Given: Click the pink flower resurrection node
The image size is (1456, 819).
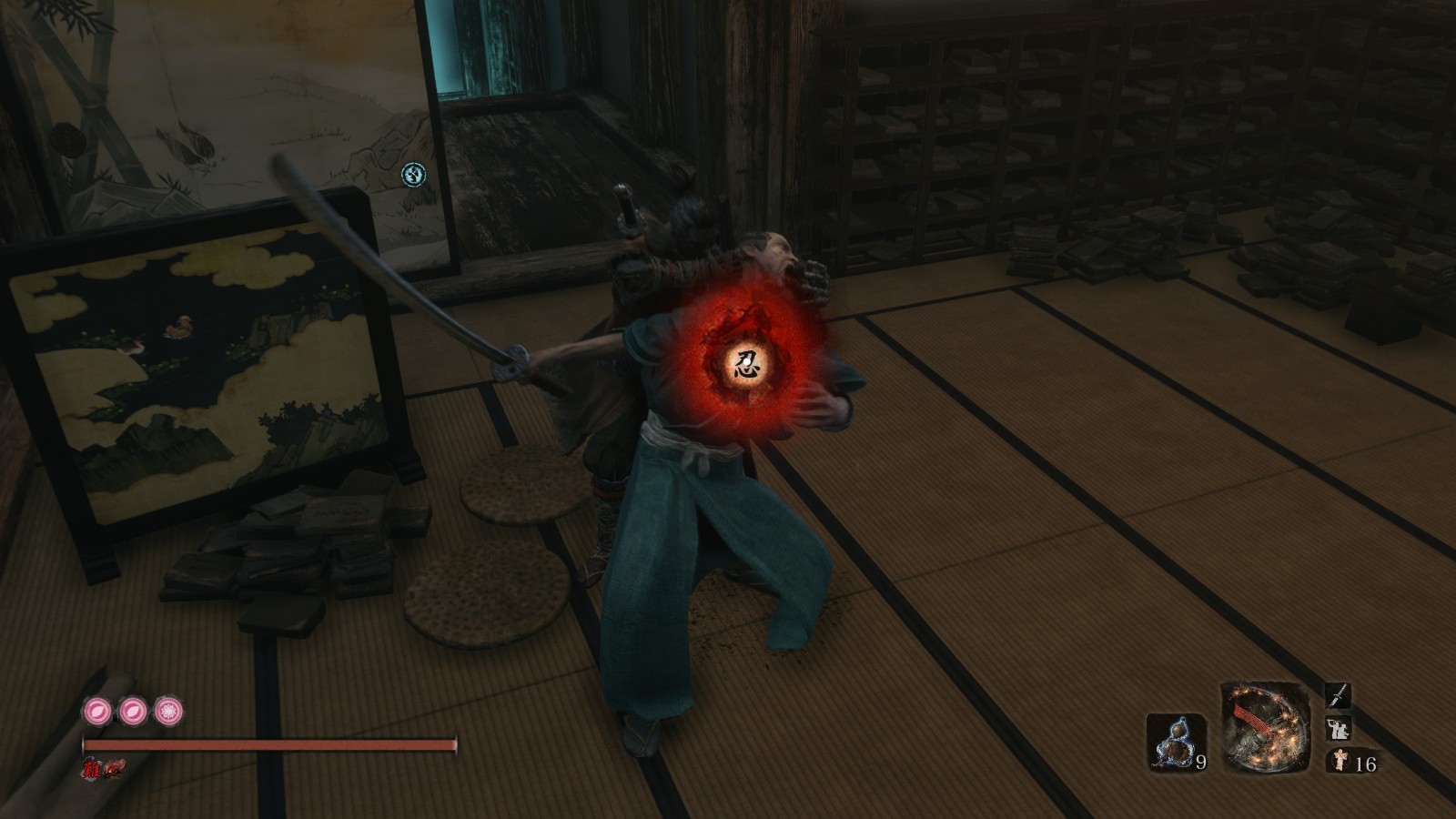Looking at the screenshot, I should click(168, 710).
